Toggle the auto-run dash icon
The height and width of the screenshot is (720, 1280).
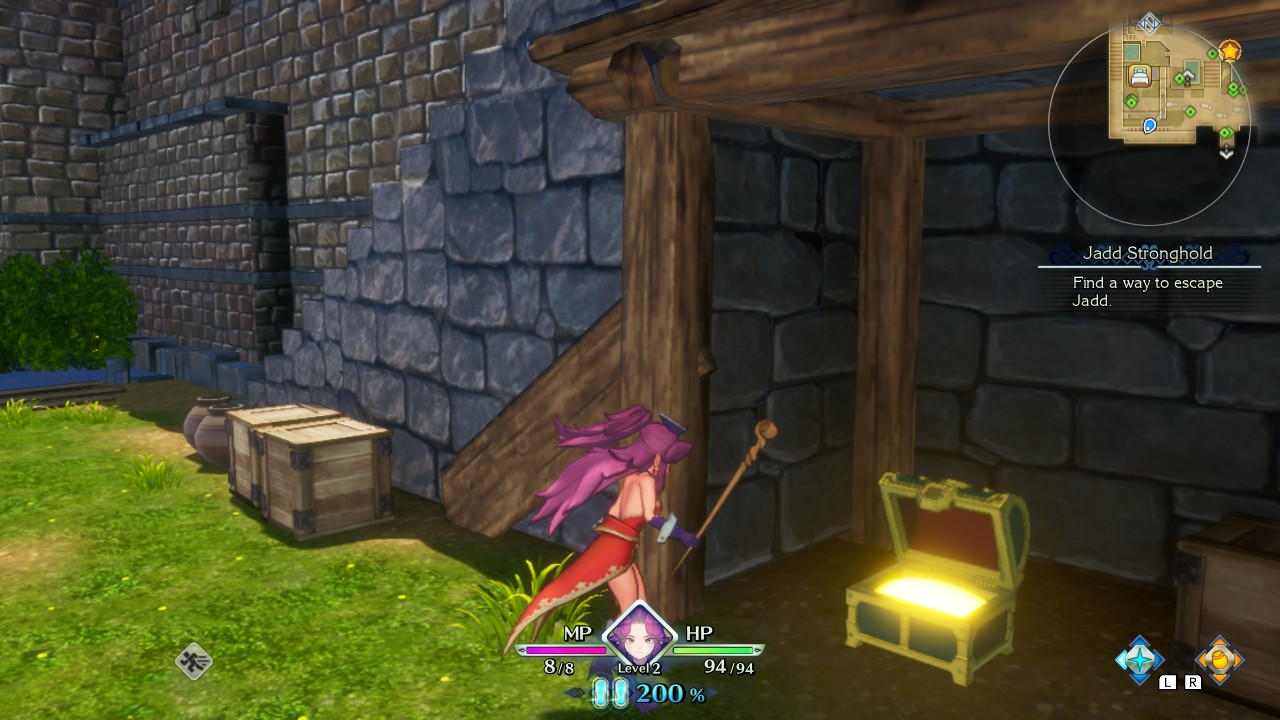(x=193, y=661)
